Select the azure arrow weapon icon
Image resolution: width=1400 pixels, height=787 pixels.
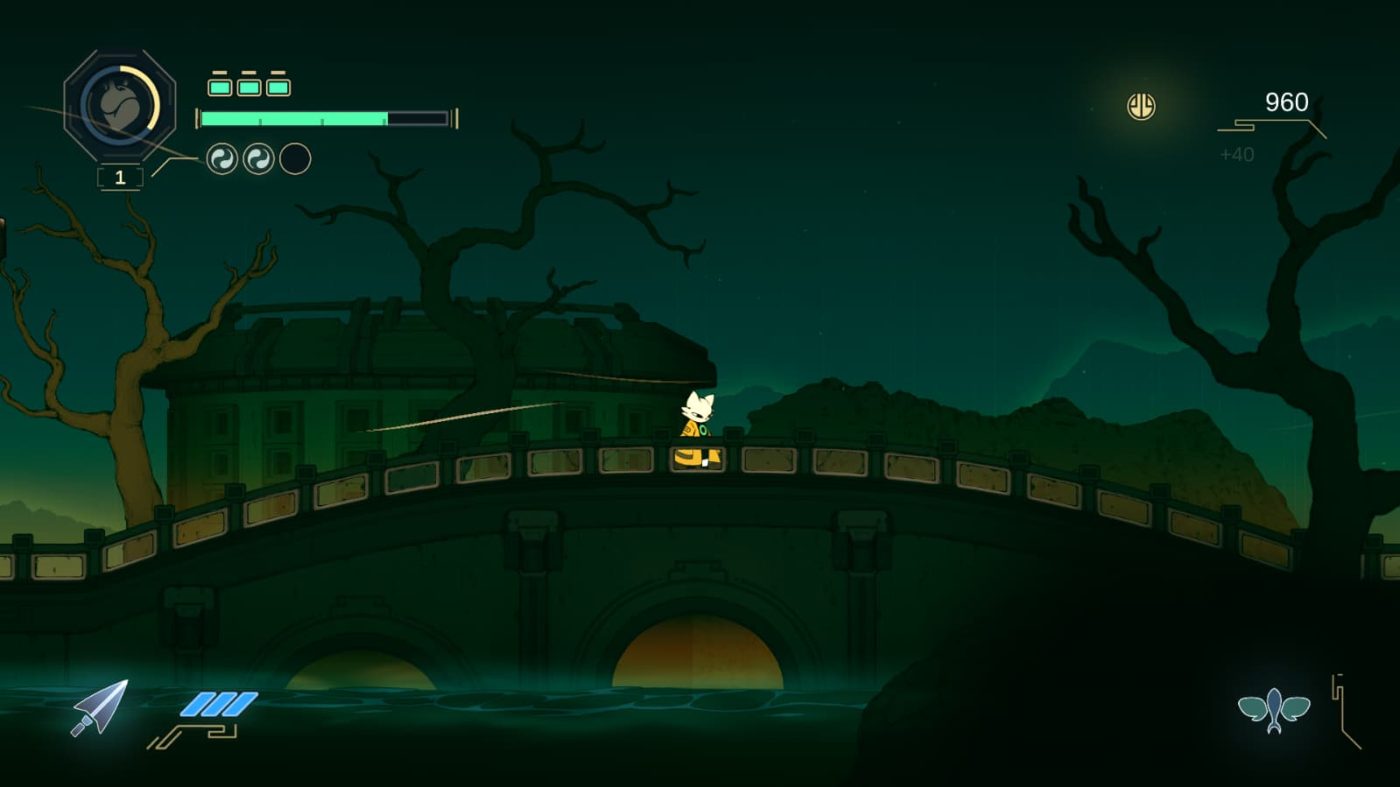pyautogui.click(x=100, y=707)
